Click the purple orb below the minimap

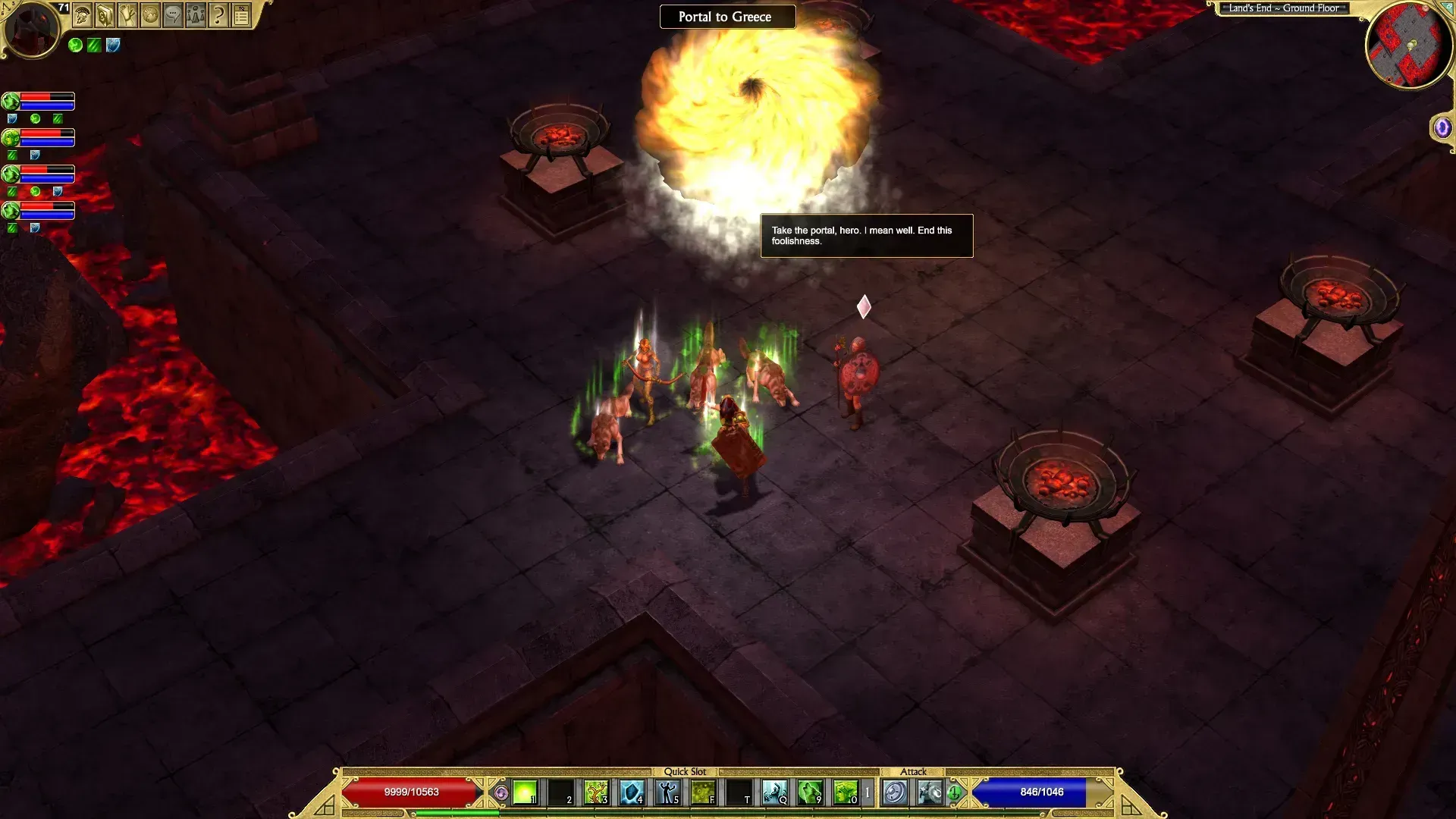click(x=1442, y=128)
